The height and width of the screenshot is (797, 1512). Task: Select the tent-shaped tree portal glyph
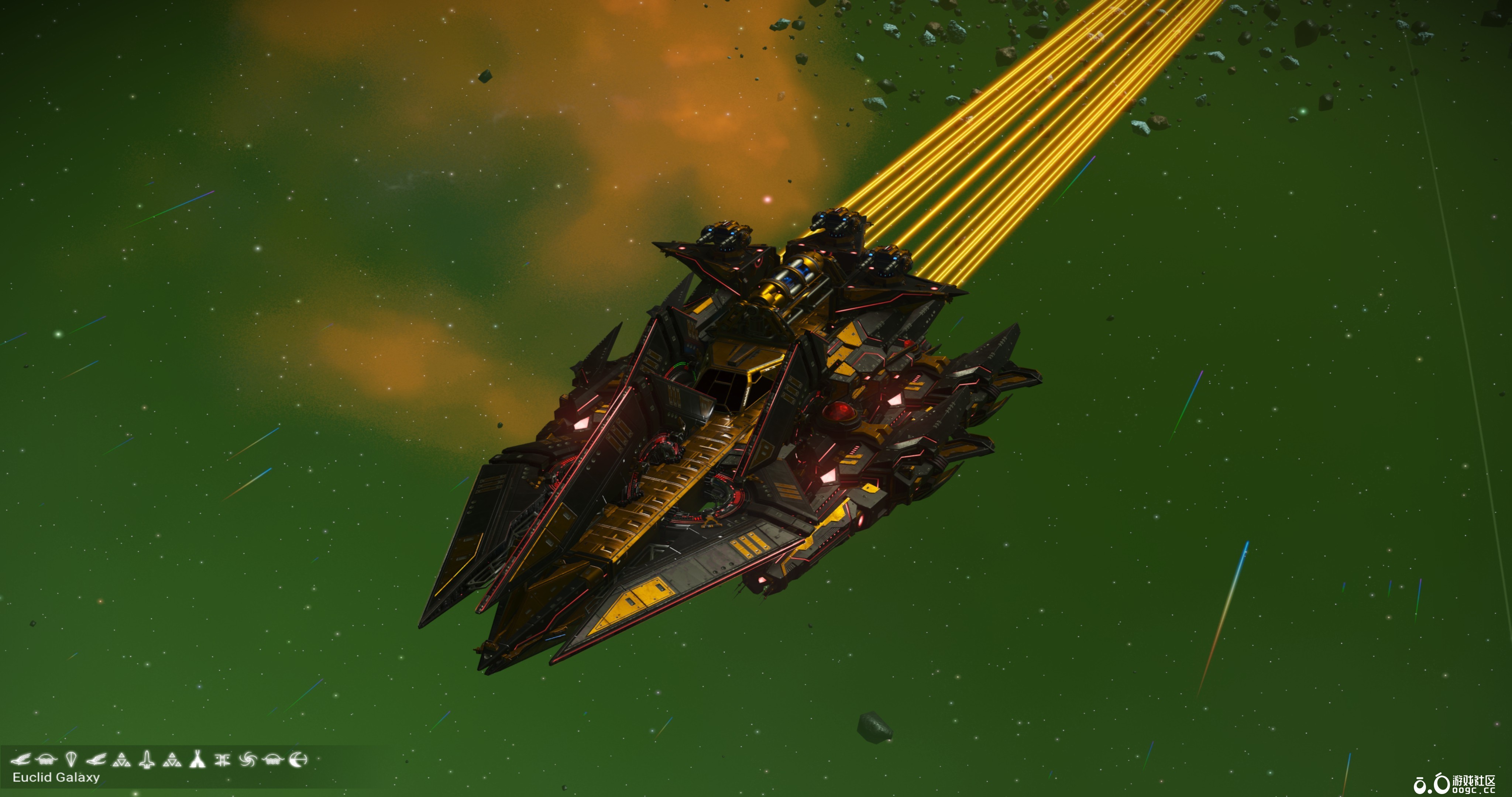click(x=198, y=760)
